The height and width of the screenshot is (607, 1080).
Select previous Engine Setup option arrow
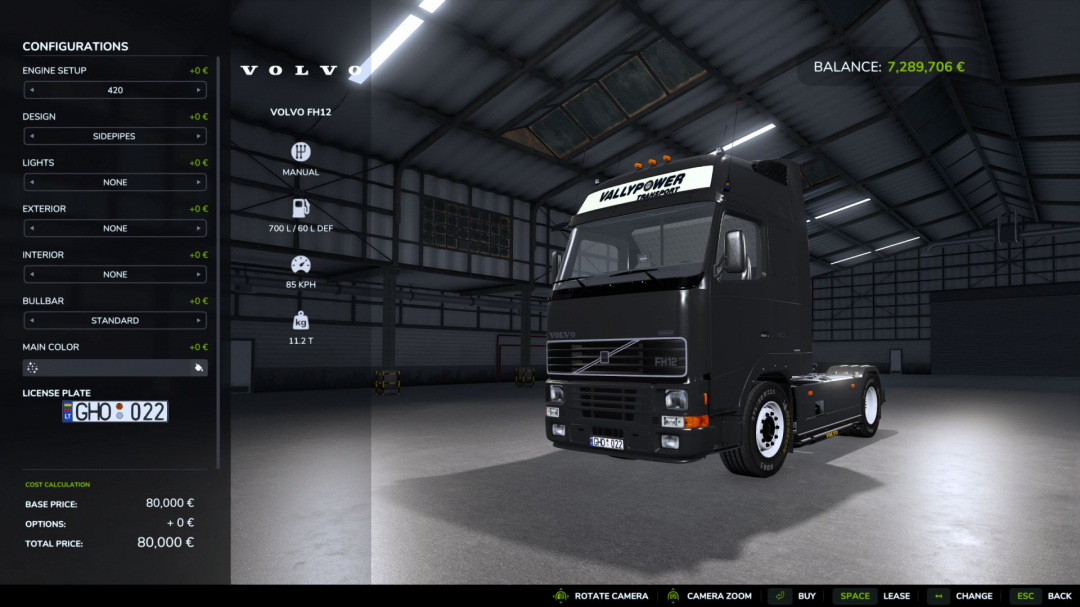click(x=31, y=90)
